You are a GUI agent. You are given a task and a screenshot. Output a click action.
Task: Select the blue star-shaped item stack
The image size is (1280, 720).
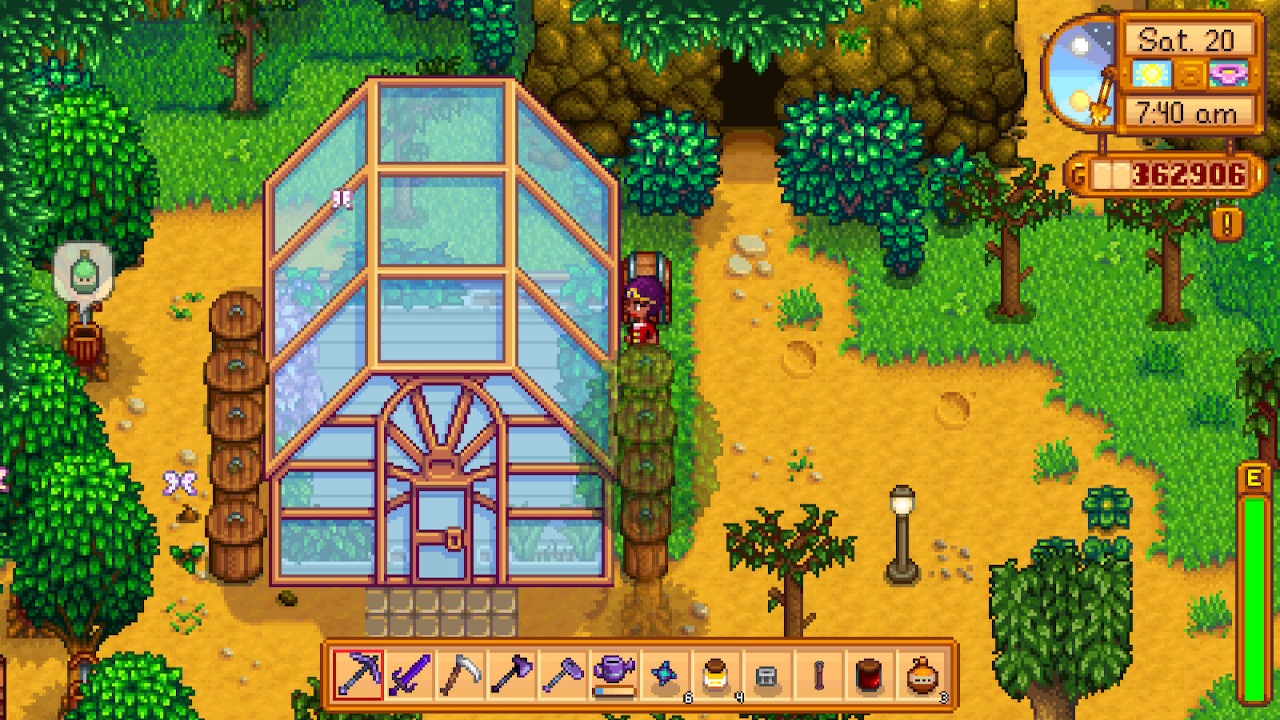666,675
